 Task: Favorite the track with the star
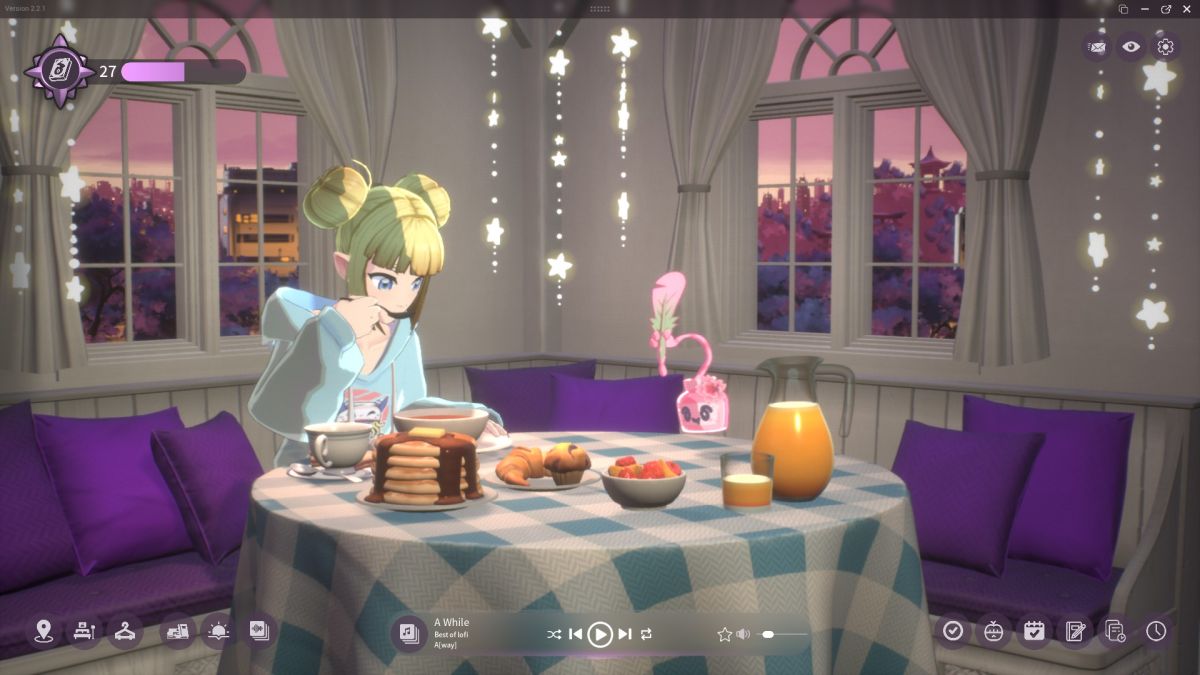724,634
